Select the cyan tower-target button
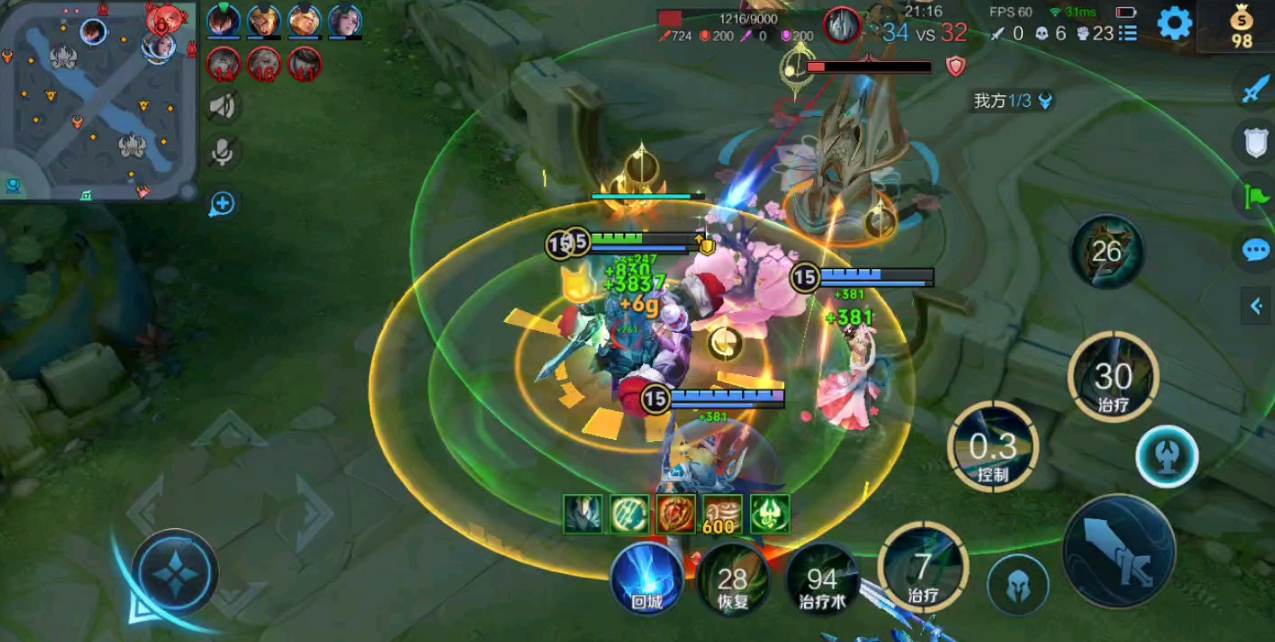 pos(1167,457)
